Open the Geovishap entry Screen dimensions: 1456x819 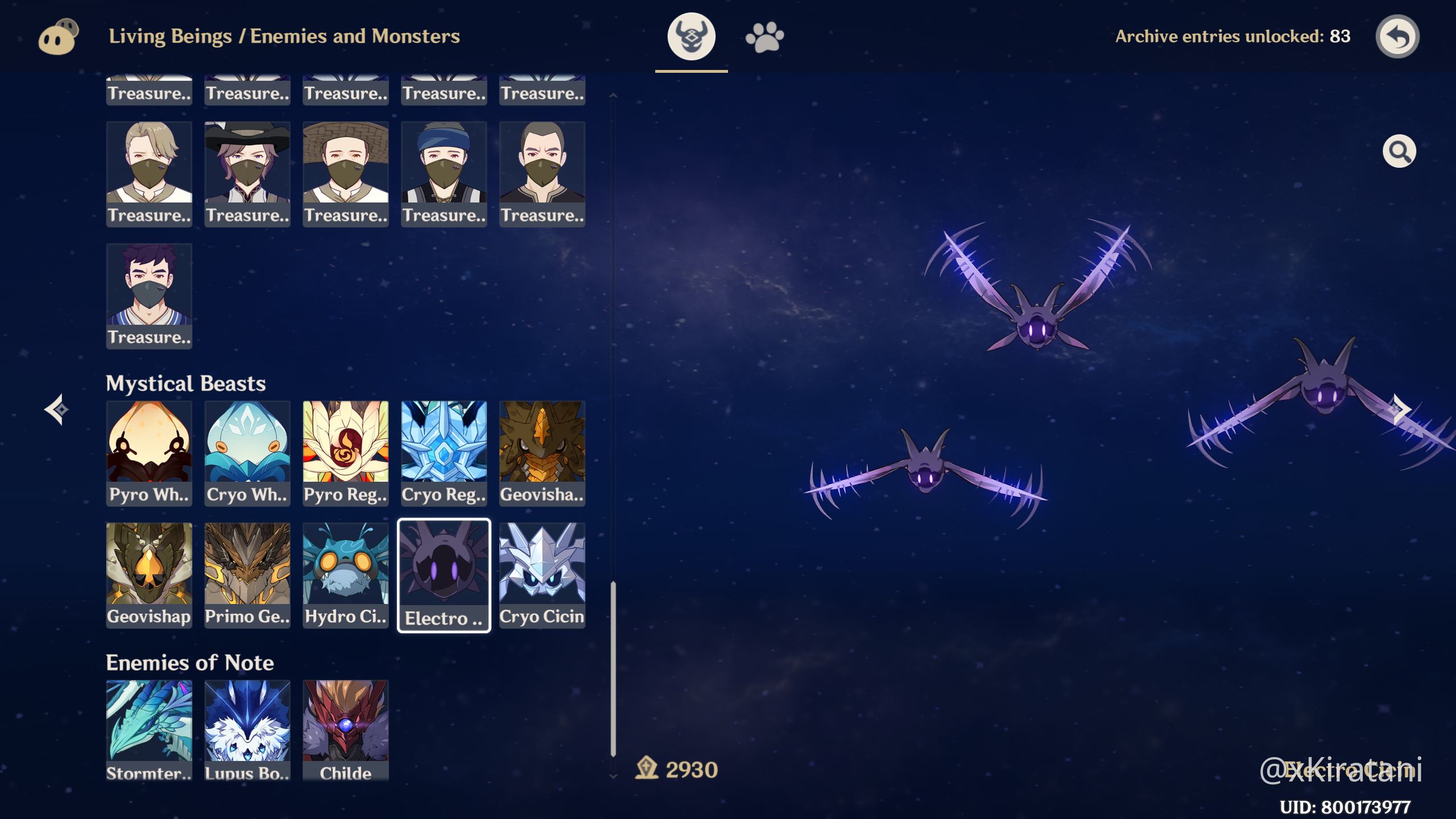pos(149,574)
